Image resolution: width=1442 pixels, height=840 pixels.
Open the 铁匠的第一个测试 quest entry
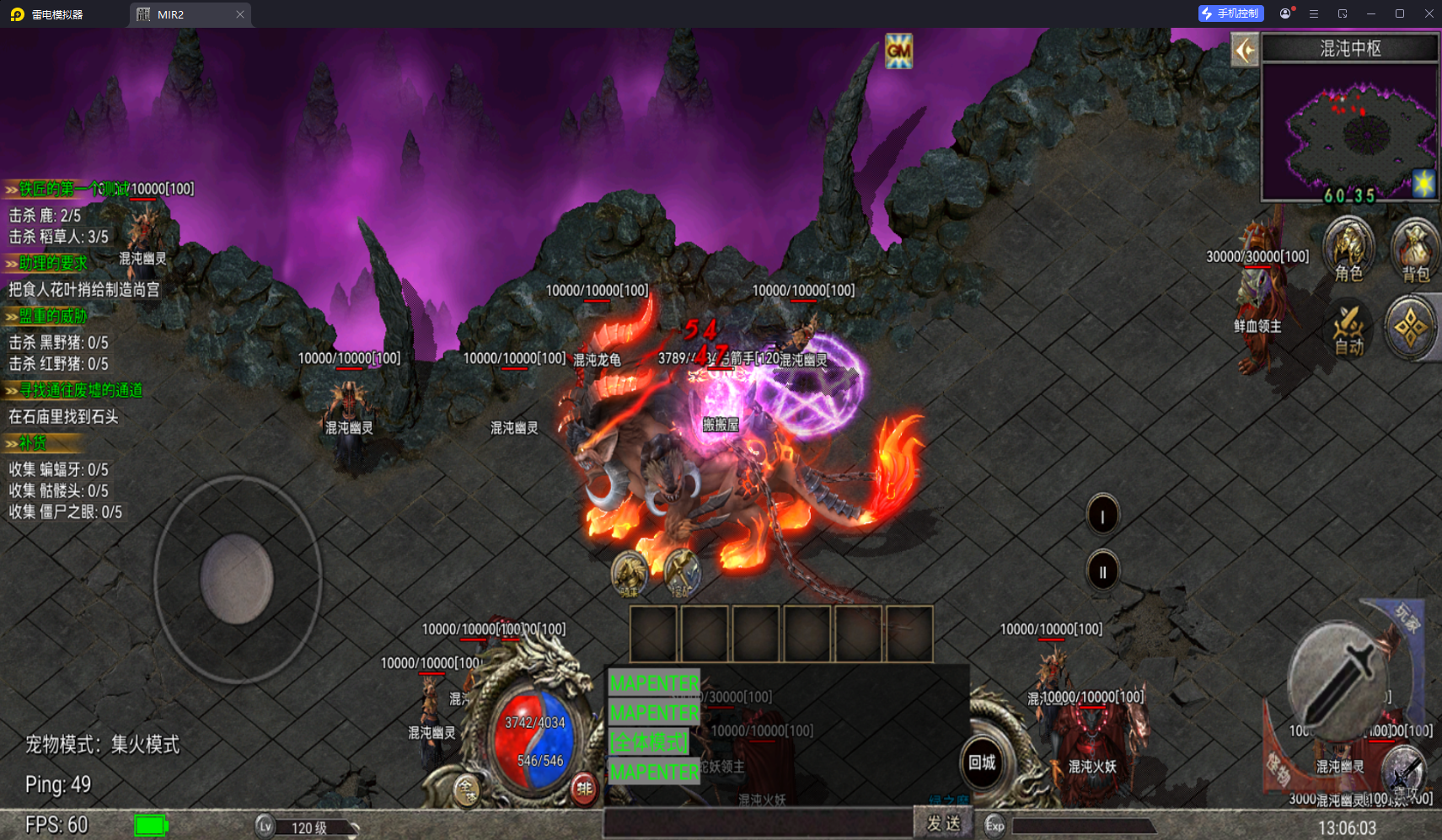pos(72,190)
